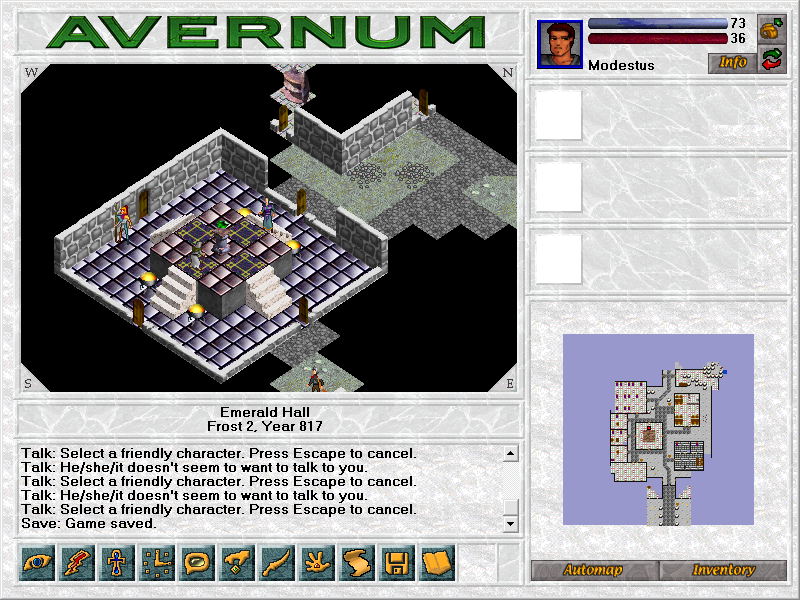Save the game with floppy disk icon

[x=397, y=563]
